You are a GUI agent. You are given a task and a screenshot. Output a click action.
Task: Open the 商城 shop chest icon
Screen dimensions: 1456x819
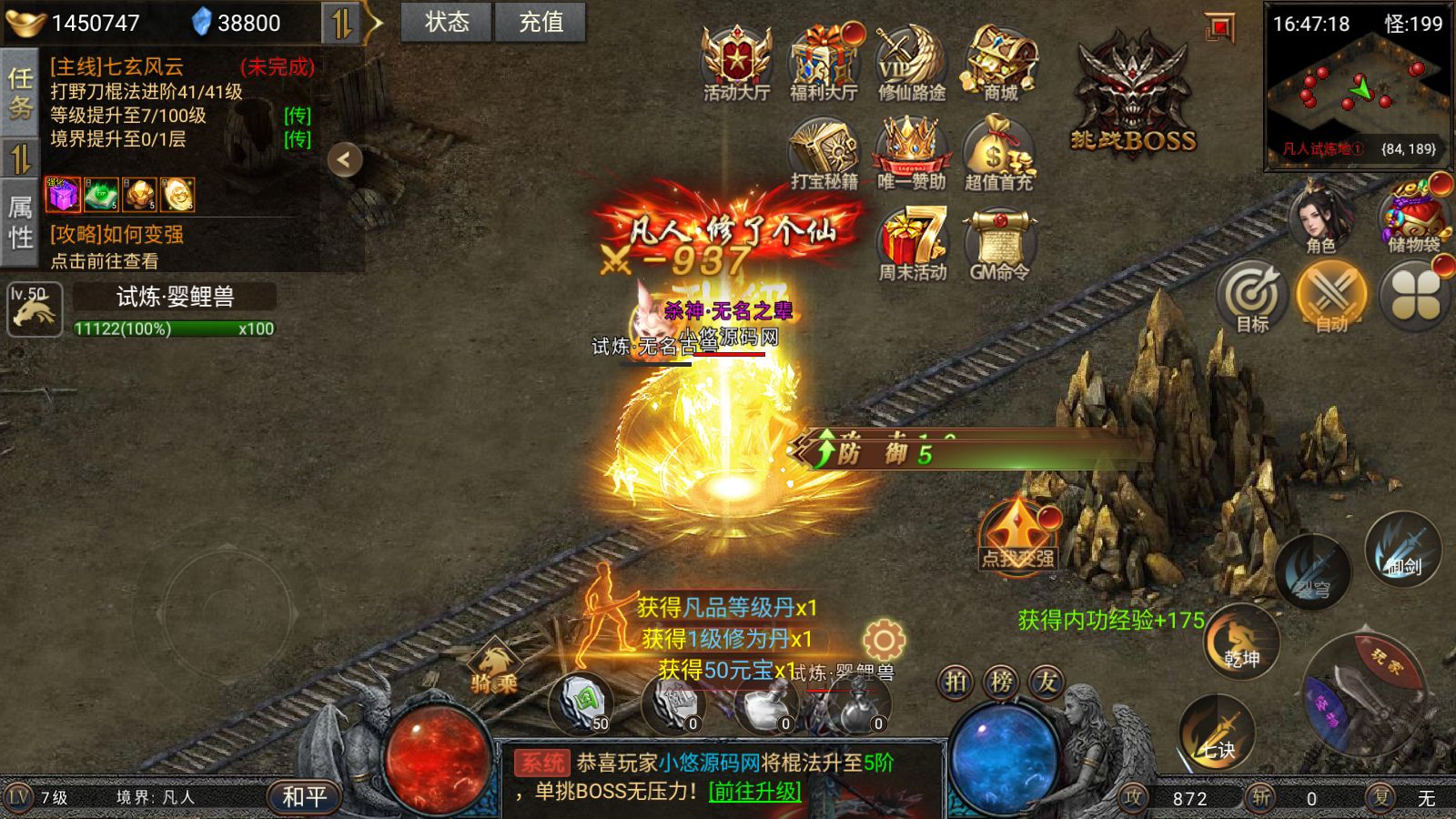pos(1000,60)
